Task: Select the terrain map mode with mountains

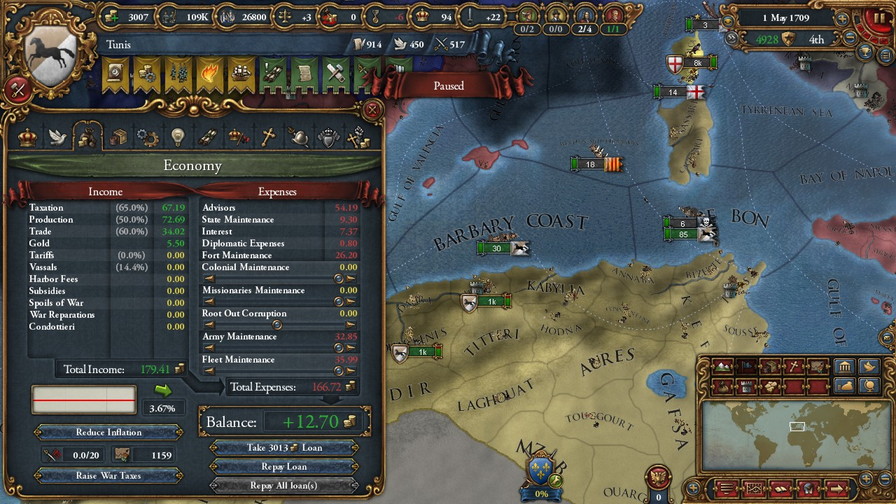Action: click(x=720, y=366)
